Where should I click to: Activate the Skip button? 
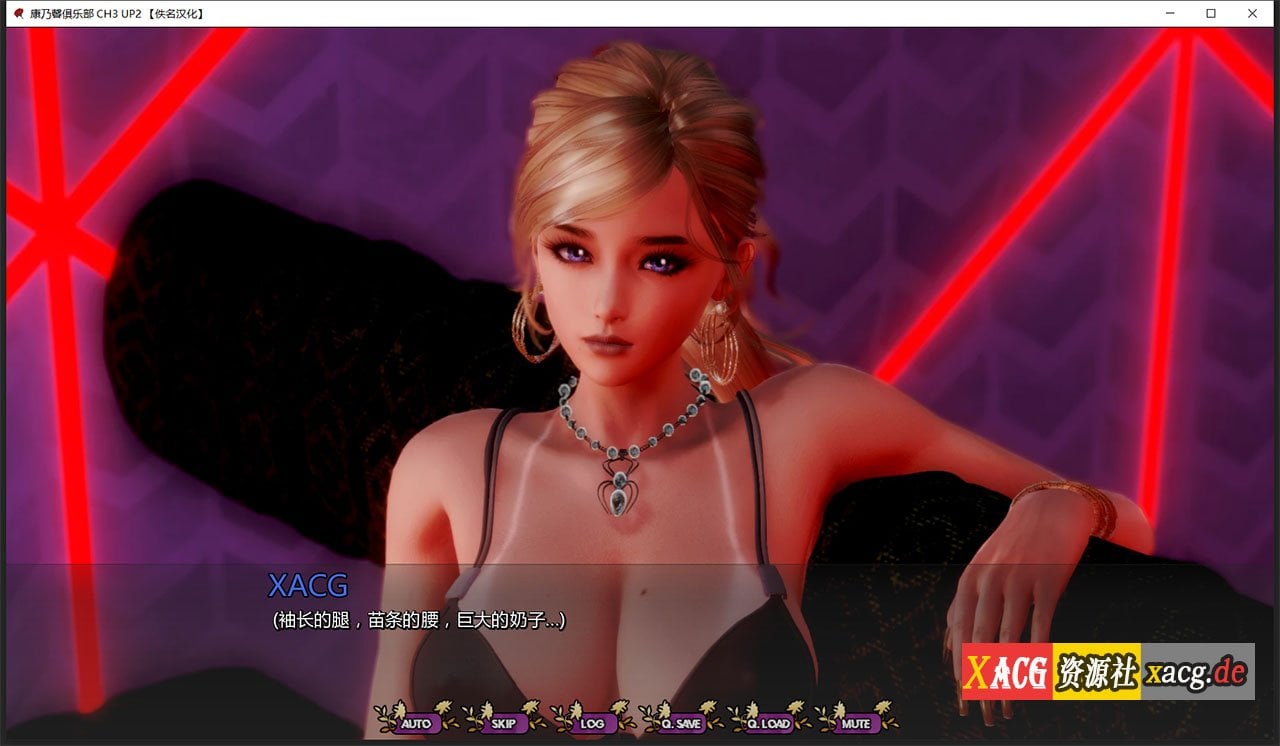tap(503, 723)
